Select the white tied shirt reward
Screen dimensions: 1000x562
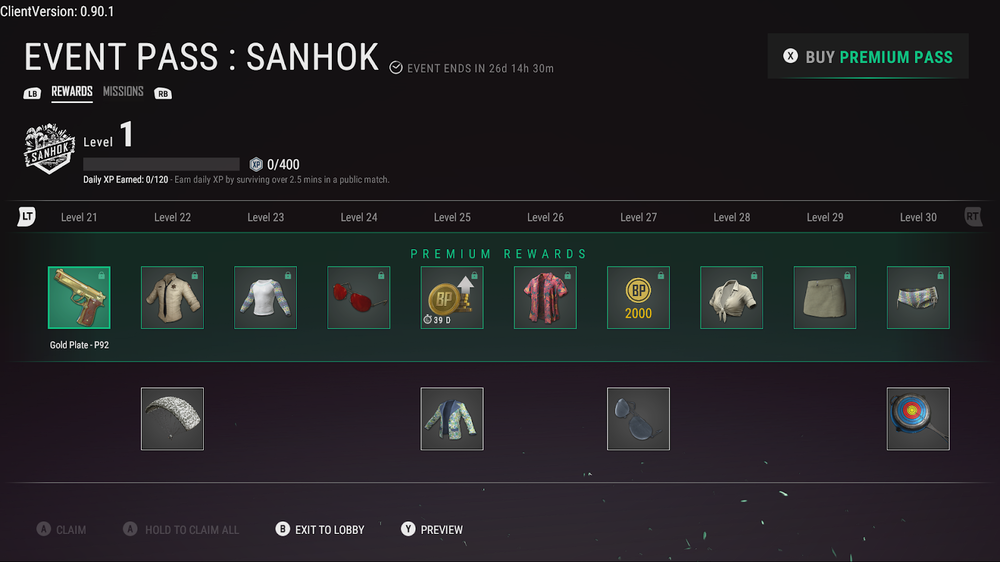(731, 298)
